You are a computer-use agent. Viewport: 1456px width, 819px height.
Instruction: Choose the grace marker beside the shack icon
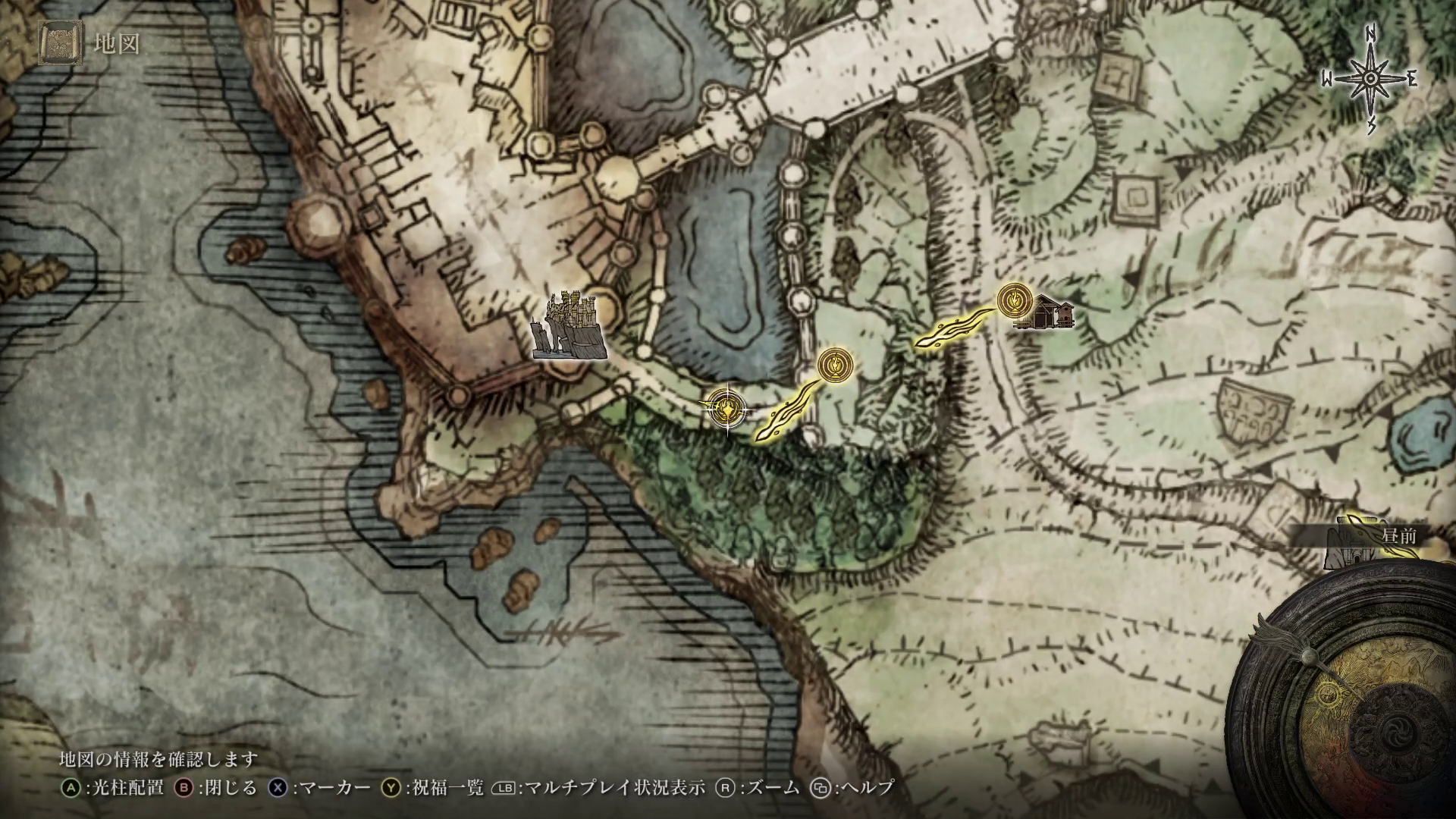(x=1013, y=300)
